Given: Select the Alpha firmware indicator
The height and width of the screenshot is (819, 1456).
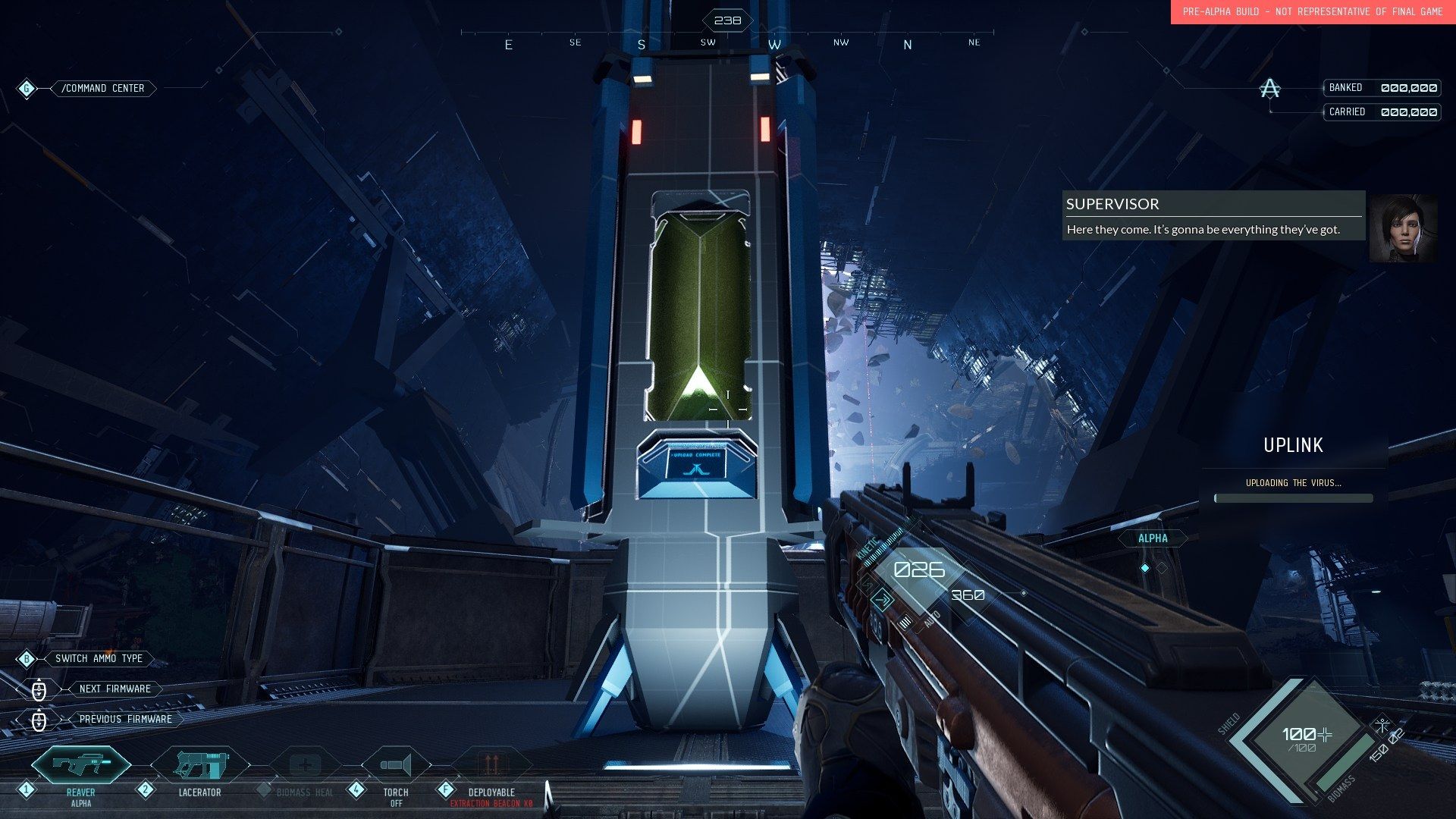Looking at the screenshot, I should 1153,538.
